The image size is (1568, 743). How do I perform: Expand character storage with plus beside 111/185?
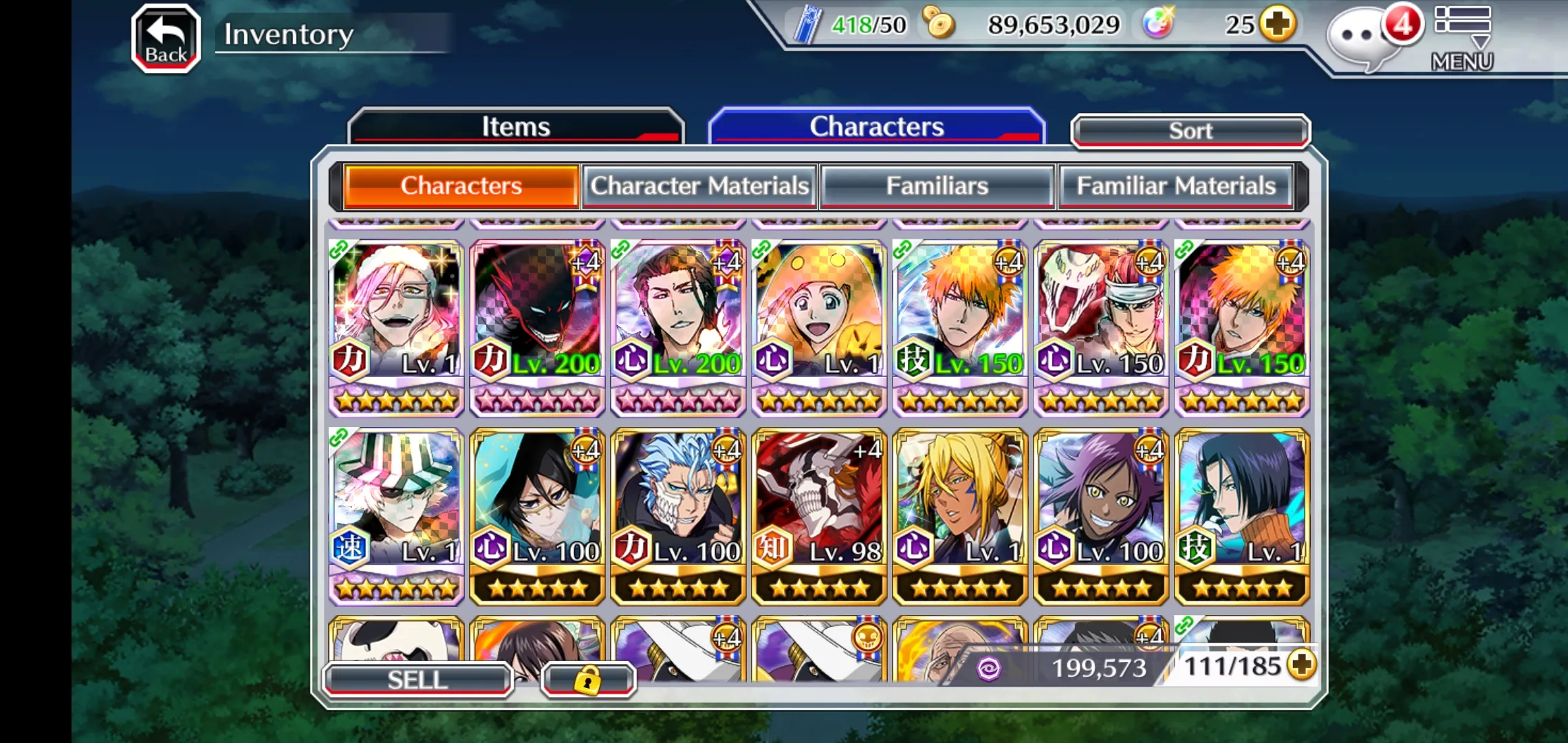pyautogui.click(x=1302, y=665)
